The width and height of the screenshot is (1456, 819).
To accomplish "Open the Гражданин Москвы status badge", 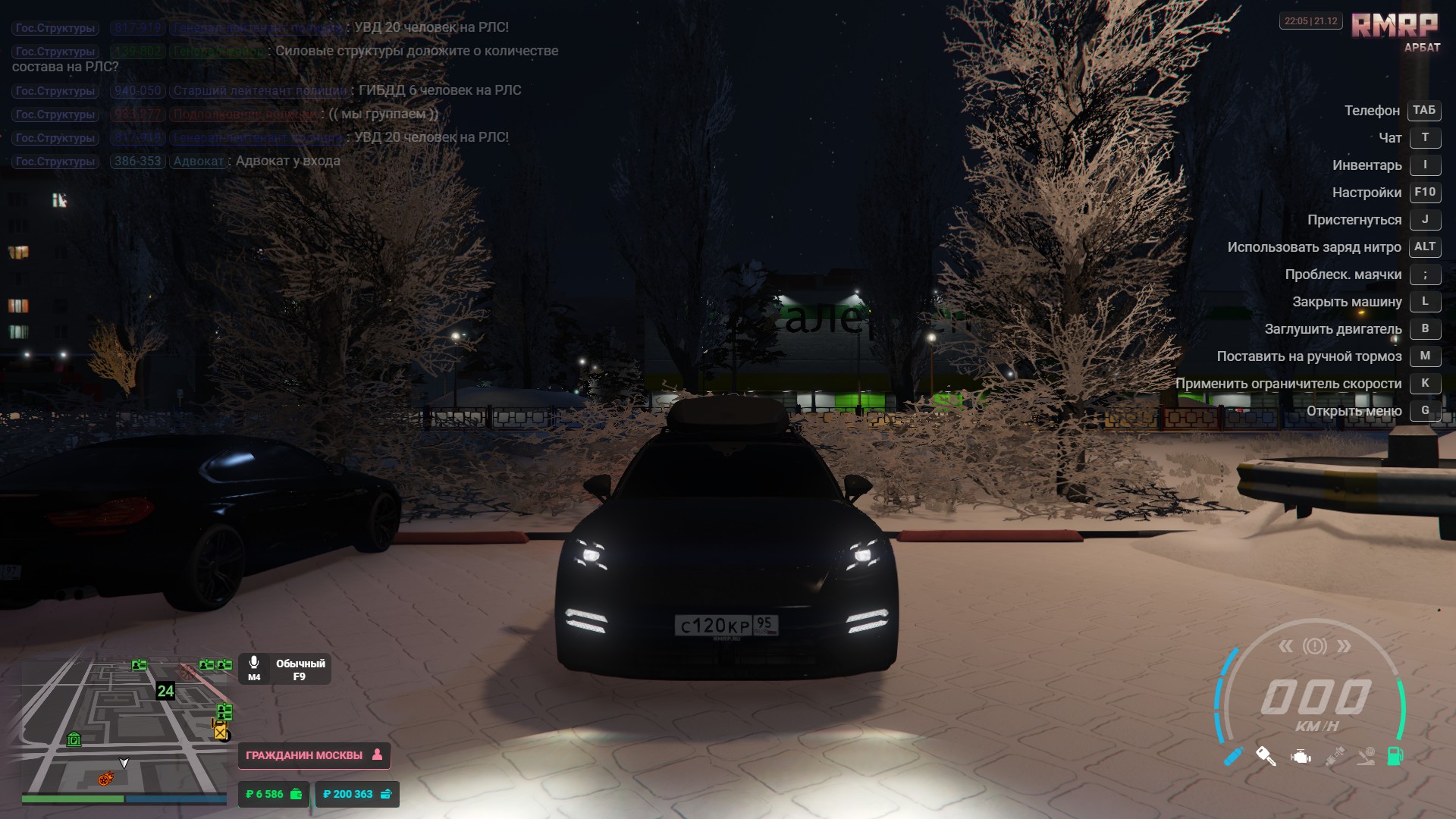I will 314,755.
